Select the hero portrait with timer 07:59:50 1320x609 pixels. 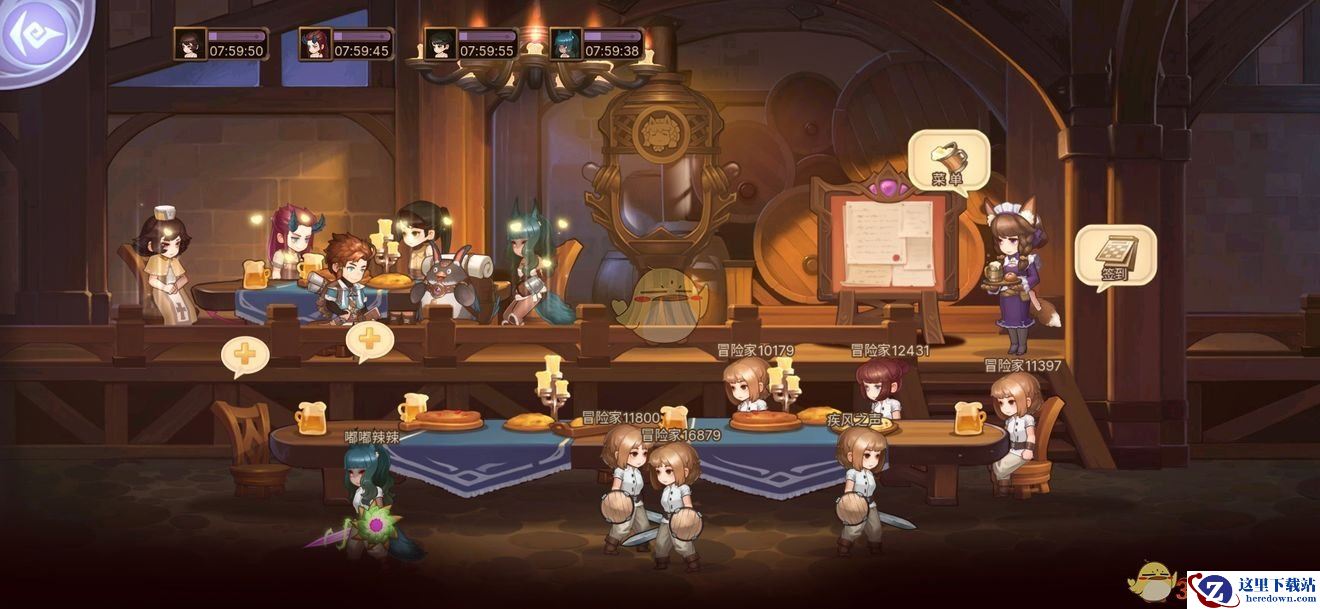(x=189, y=44)
